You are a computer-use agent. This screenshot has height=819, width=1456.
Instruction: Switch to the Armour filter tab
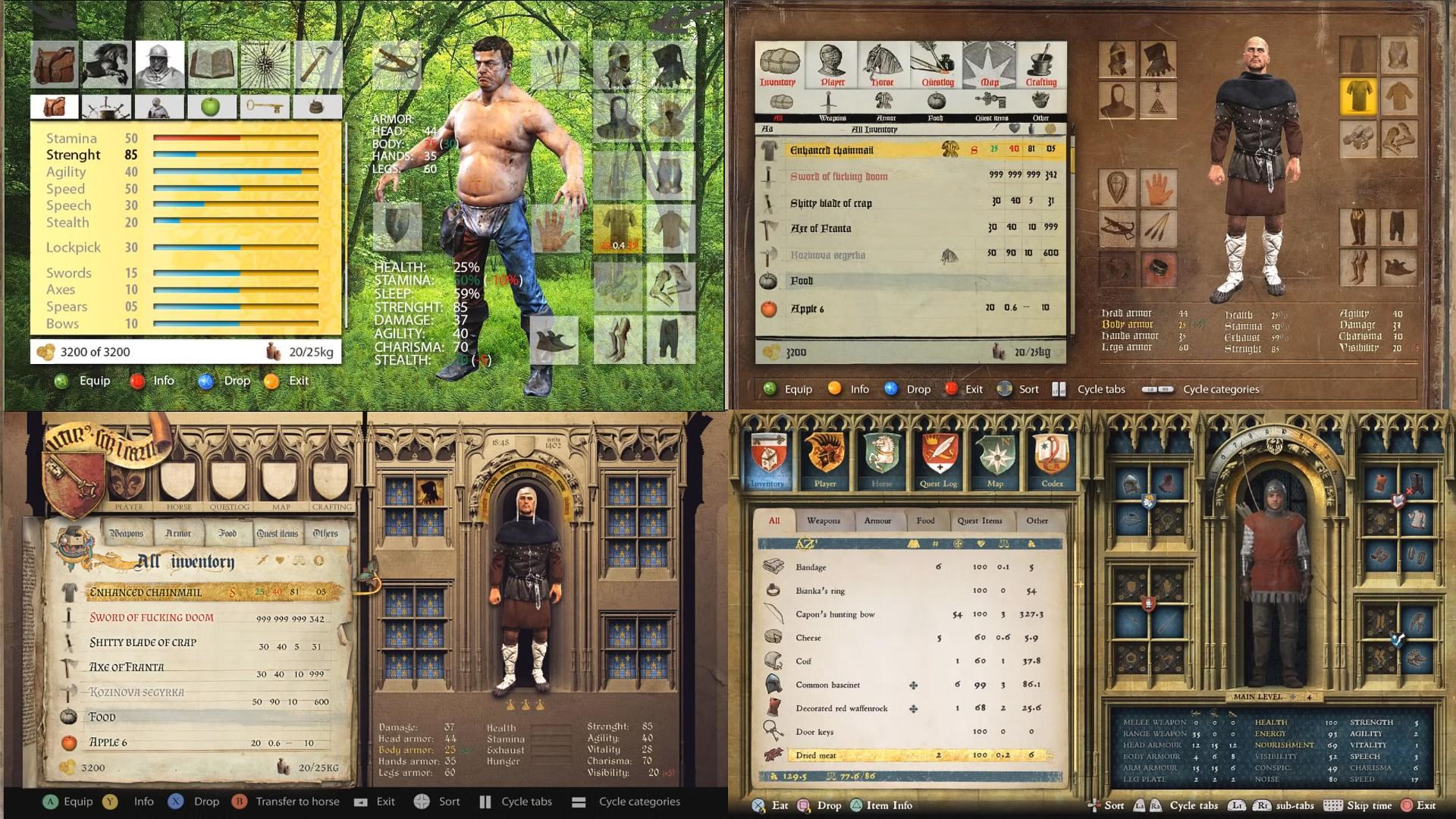pos(878,521)
